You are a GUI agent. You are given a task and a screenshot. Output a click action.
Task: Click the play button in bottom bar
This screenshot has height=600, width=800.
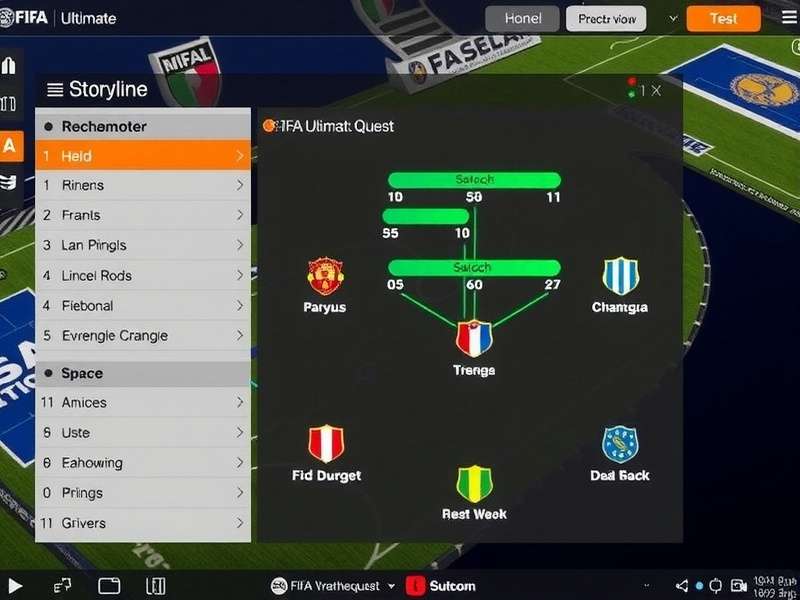tap(15, 585)
